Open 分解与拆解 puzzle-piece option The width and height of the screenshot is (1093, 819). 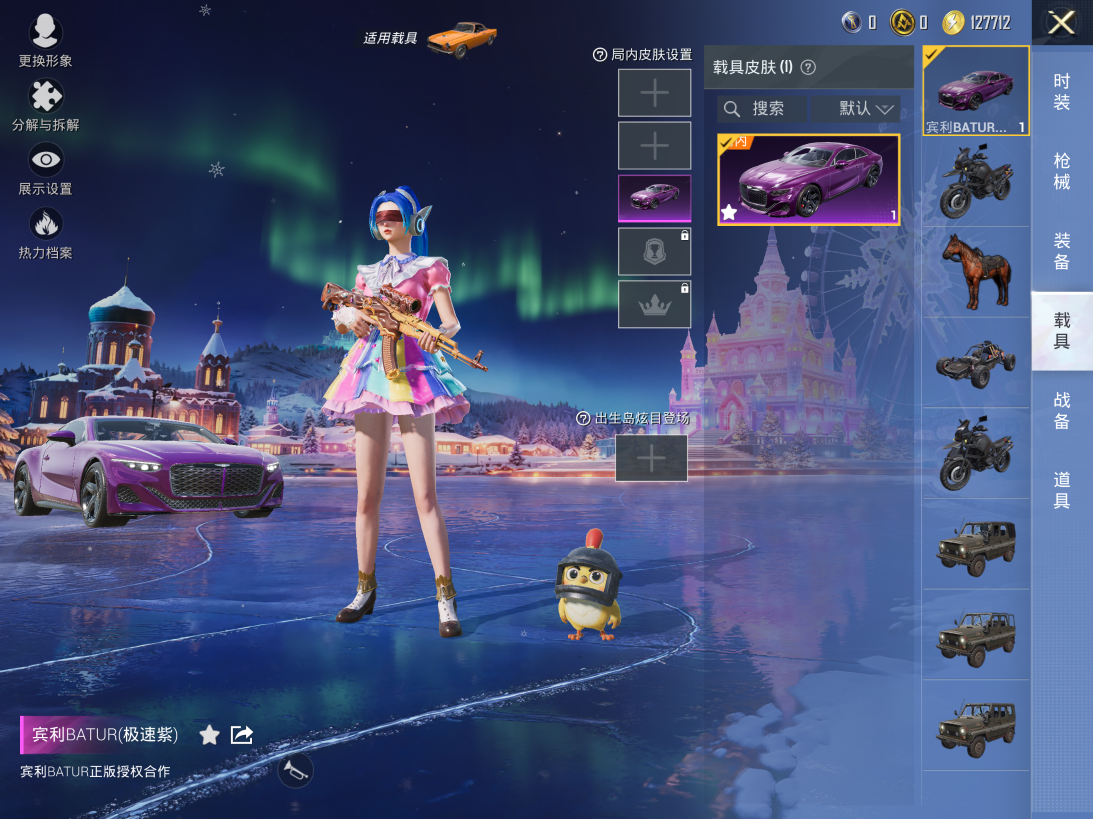click(x=46, y=105)
